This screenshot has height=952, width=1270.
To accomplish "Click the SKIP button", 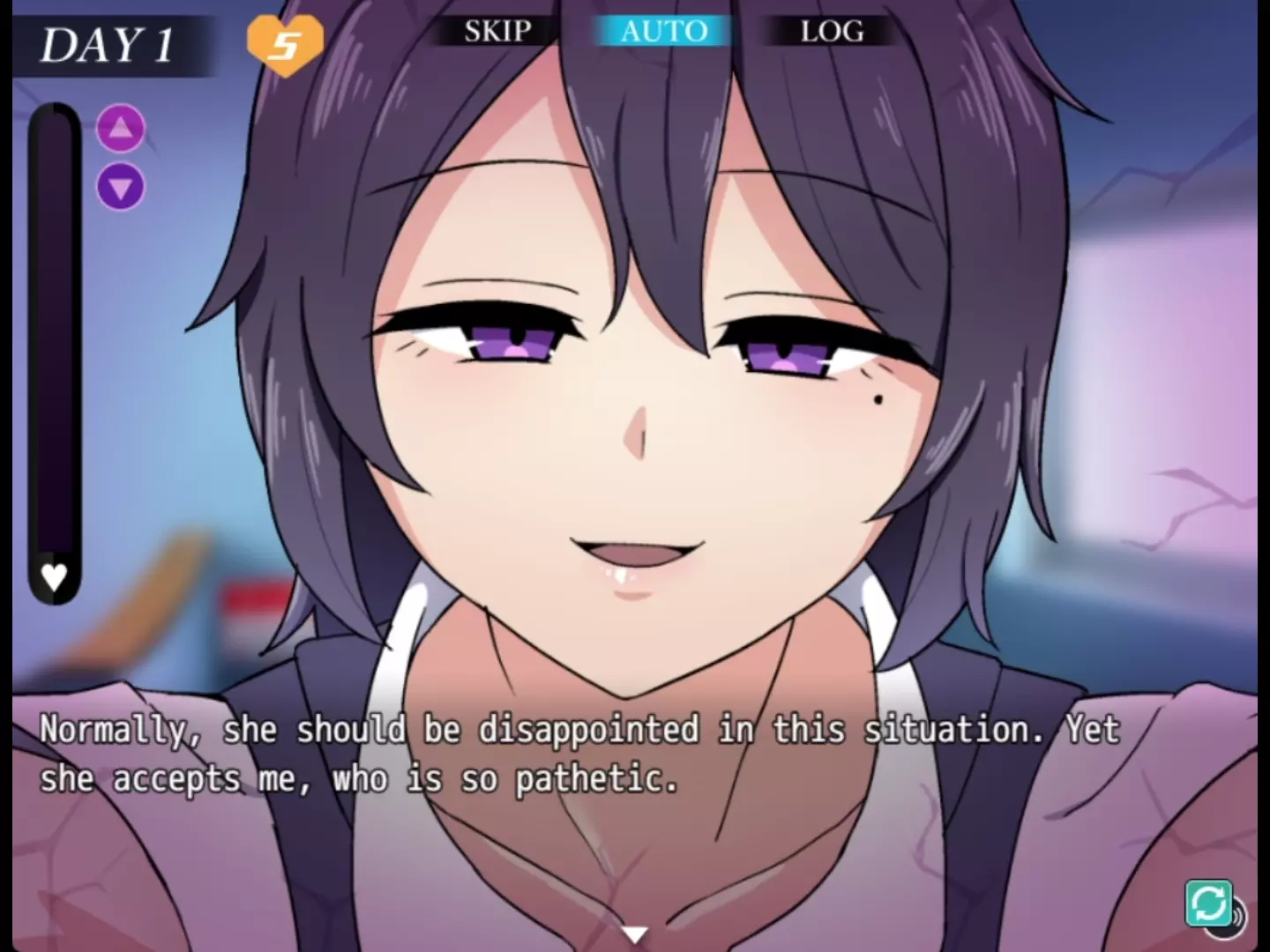I will [x=497, y=31].
